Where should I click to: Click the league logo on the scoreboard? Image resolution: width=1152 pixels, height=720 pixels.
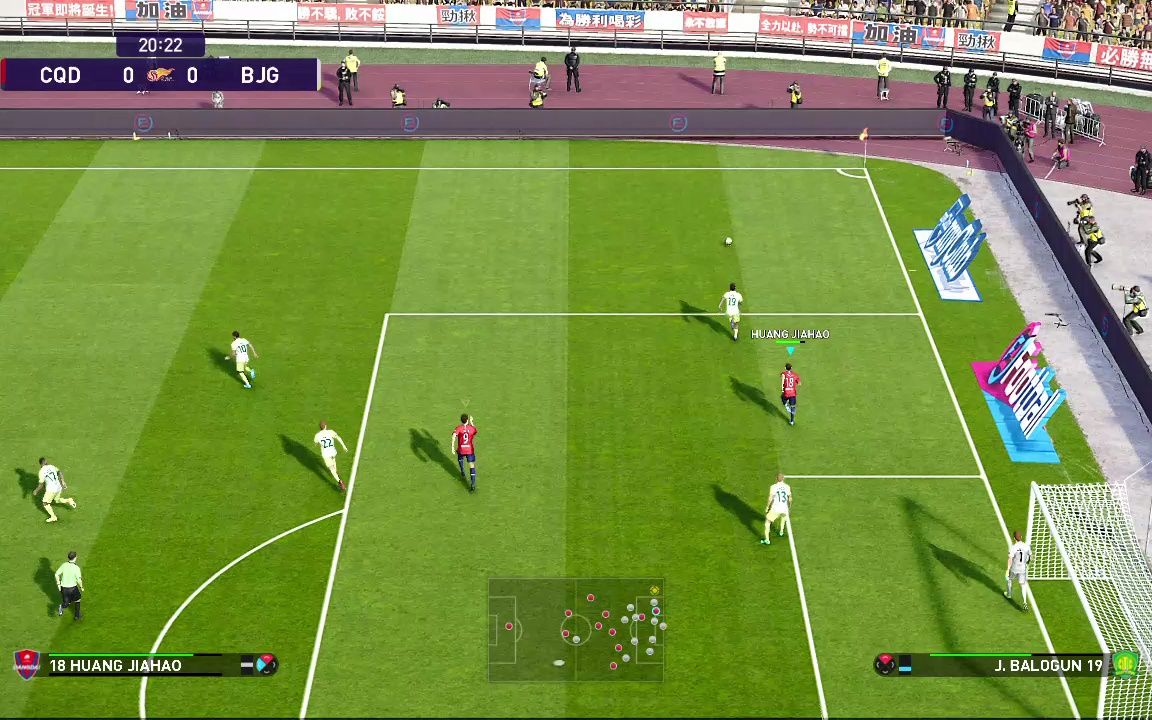coord(160,75)
